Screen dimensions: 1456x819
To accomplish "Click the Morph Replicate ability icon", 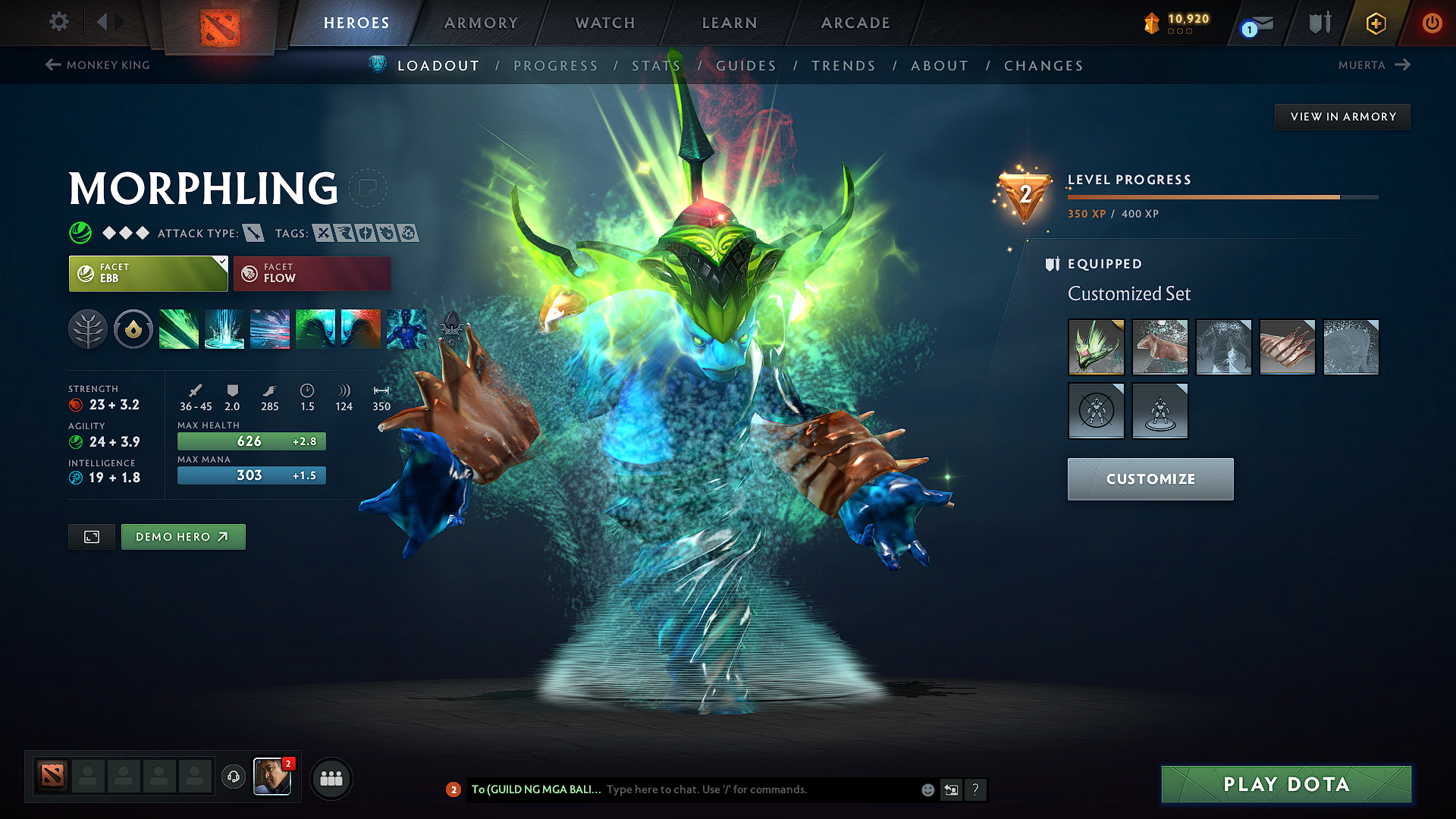I will (x=406, y=329).
